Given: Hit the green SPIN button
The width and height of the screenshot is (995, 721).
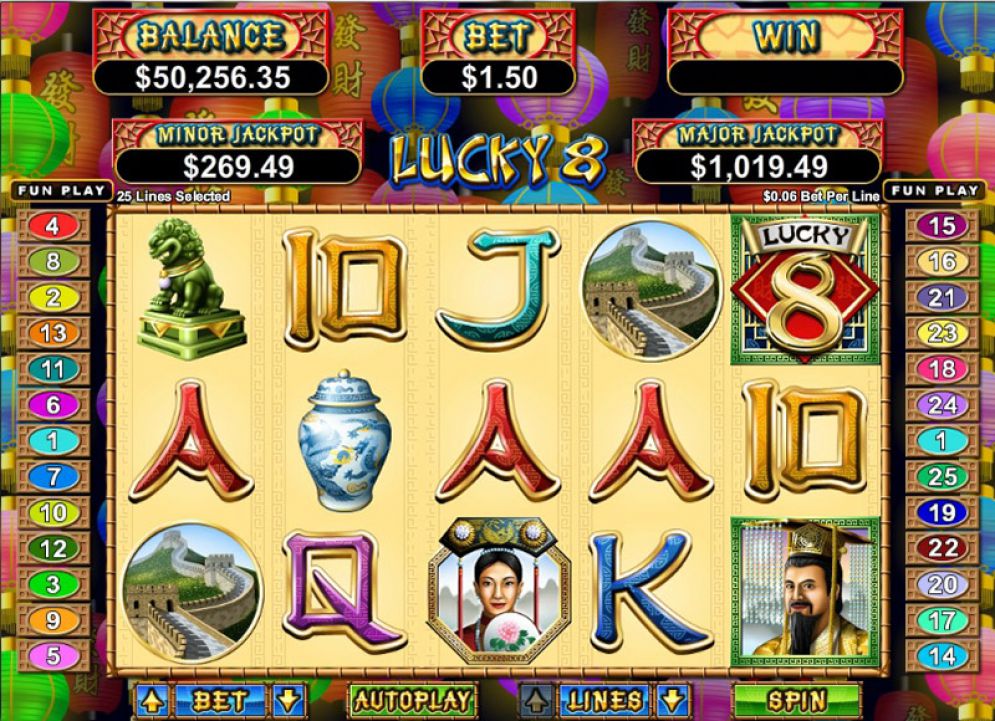Looking at the screenshot, I should tap(796, 700).
